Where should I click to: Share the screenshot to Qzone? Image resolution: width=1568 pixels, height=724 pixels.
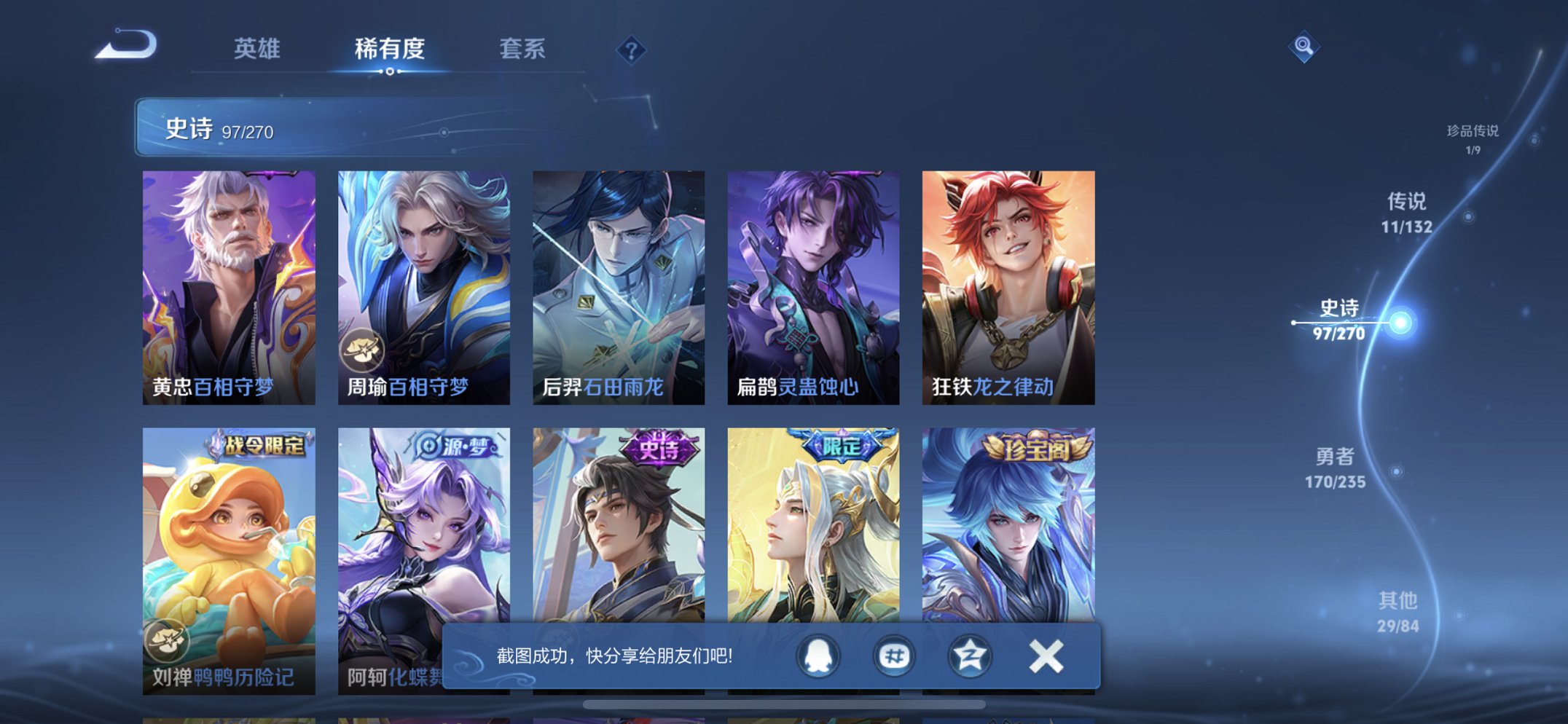click(969, 655)
